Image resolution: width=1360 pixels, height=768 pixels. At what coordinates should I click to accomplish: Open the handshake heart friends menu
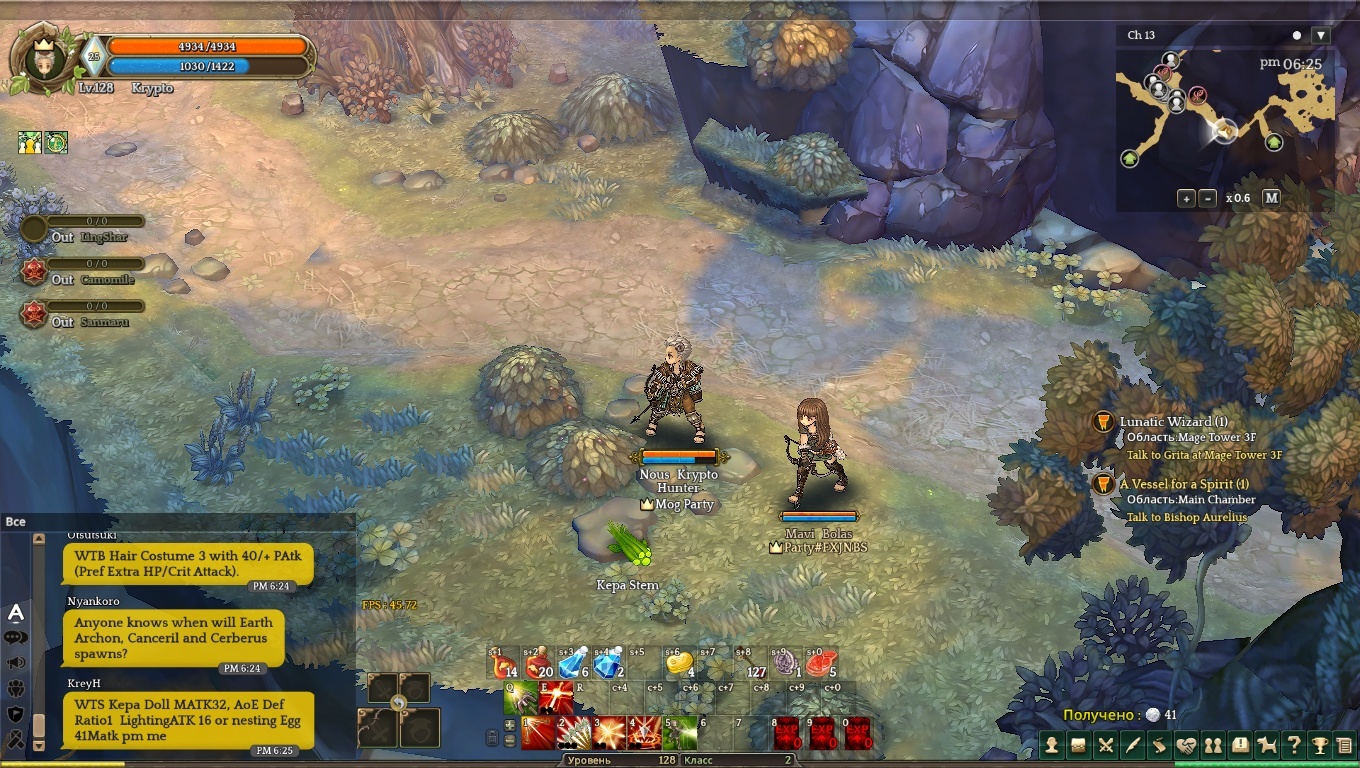pyautogui.click(x=1186, y=745)
